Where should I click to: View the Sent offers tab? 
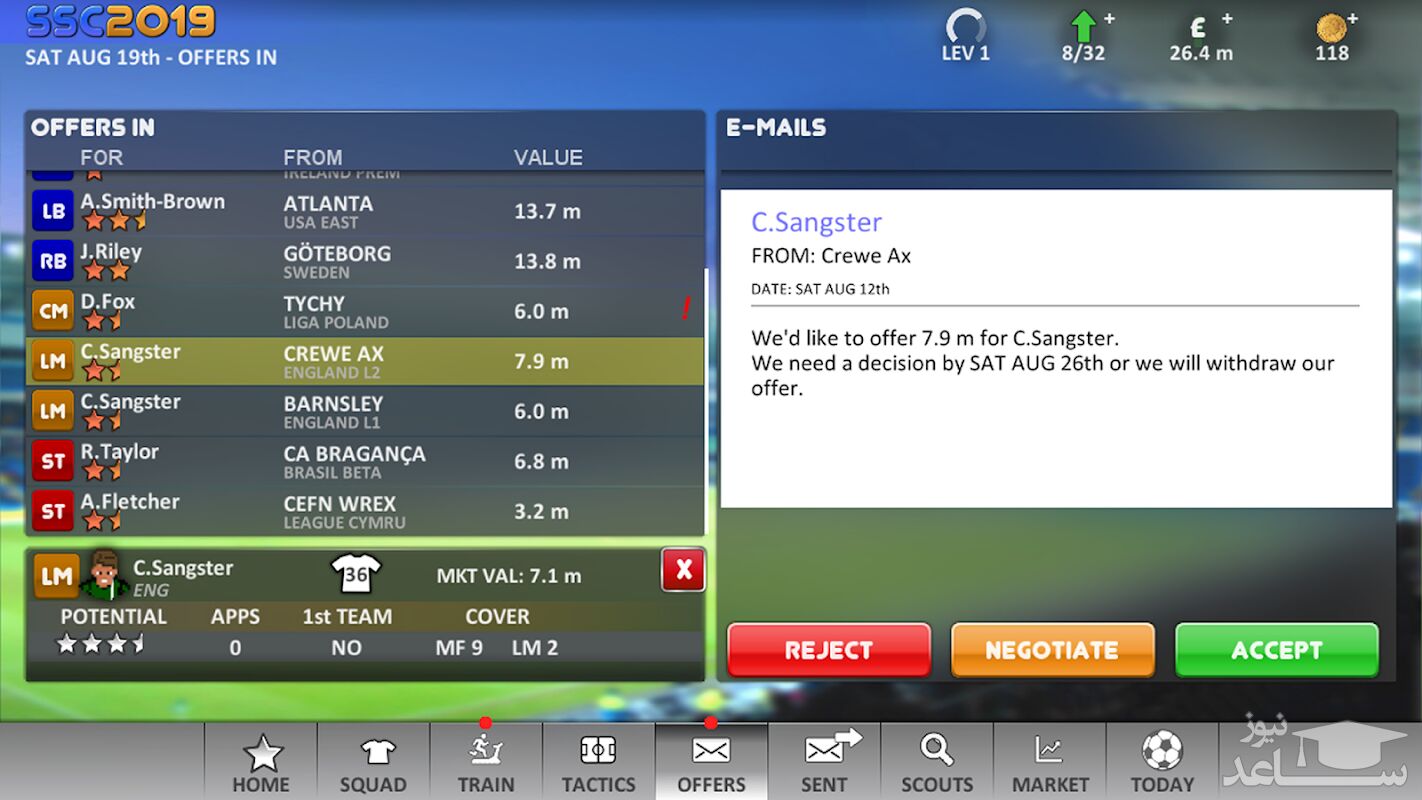[x=824, y=762]
